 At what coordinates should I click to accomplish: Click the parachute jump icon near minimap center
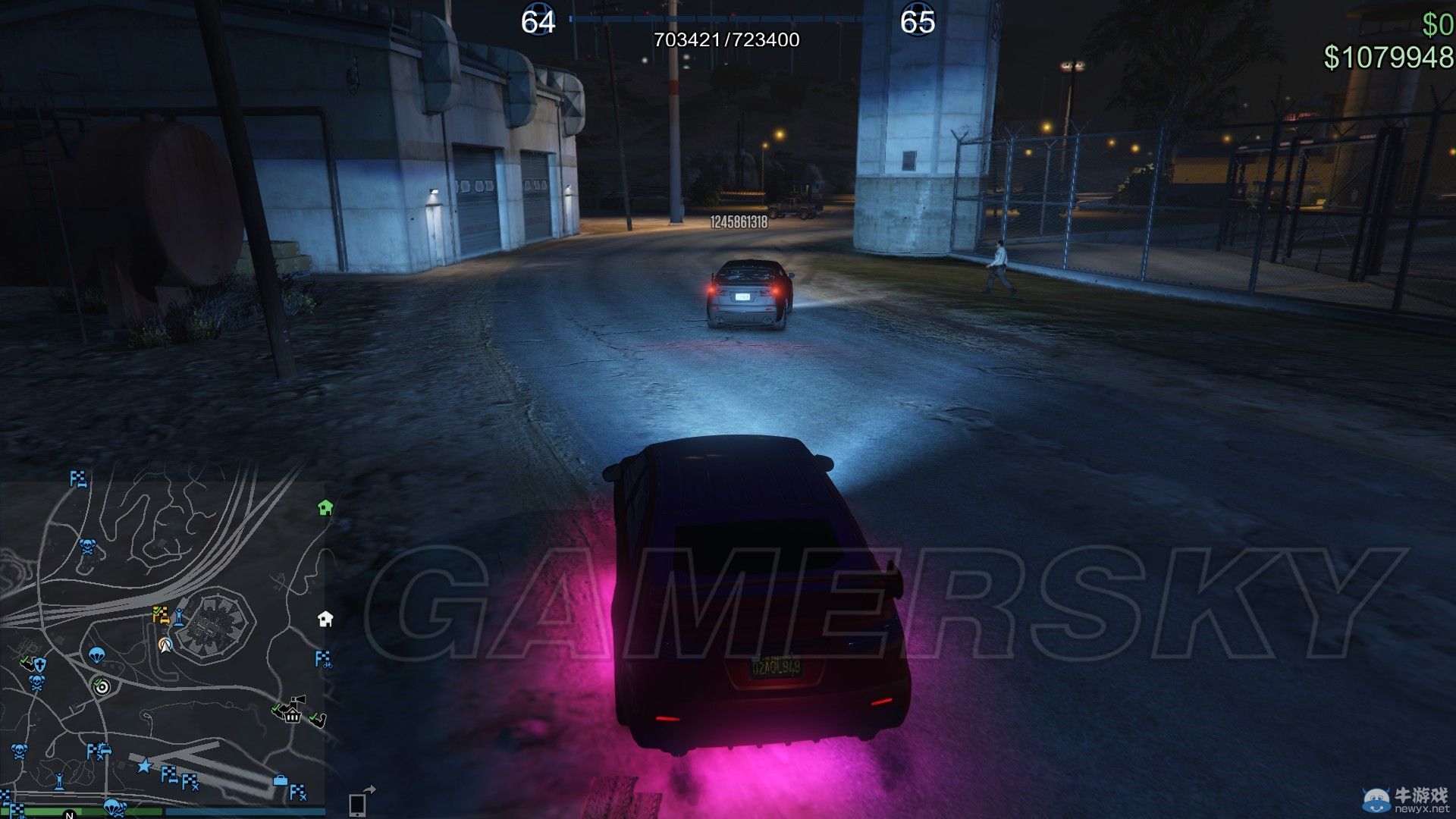click(96, 655)
